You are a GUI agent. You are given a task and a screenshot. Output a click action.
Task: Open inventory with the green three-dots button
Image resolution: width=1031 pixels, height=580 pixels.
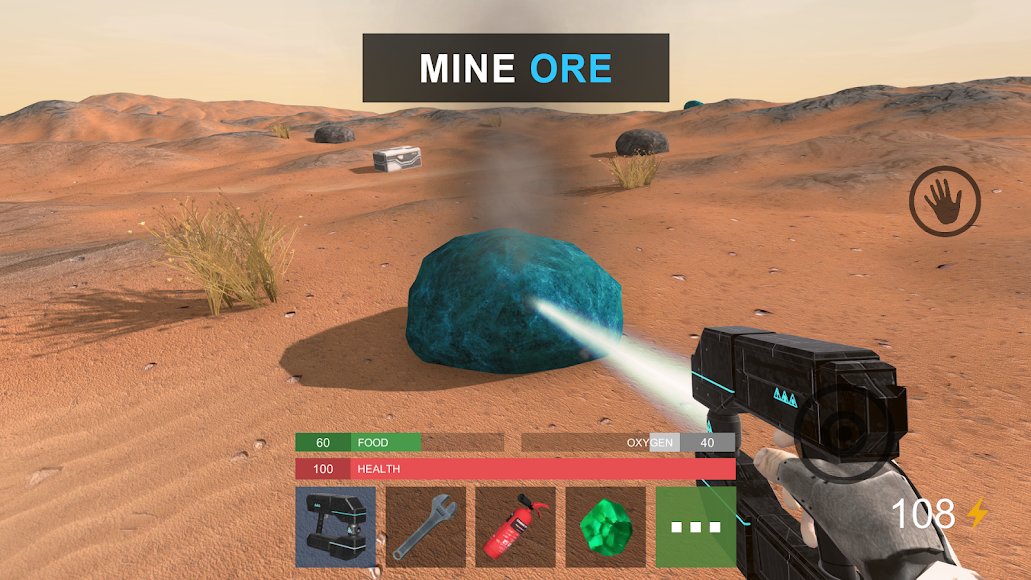click(696, 527)
